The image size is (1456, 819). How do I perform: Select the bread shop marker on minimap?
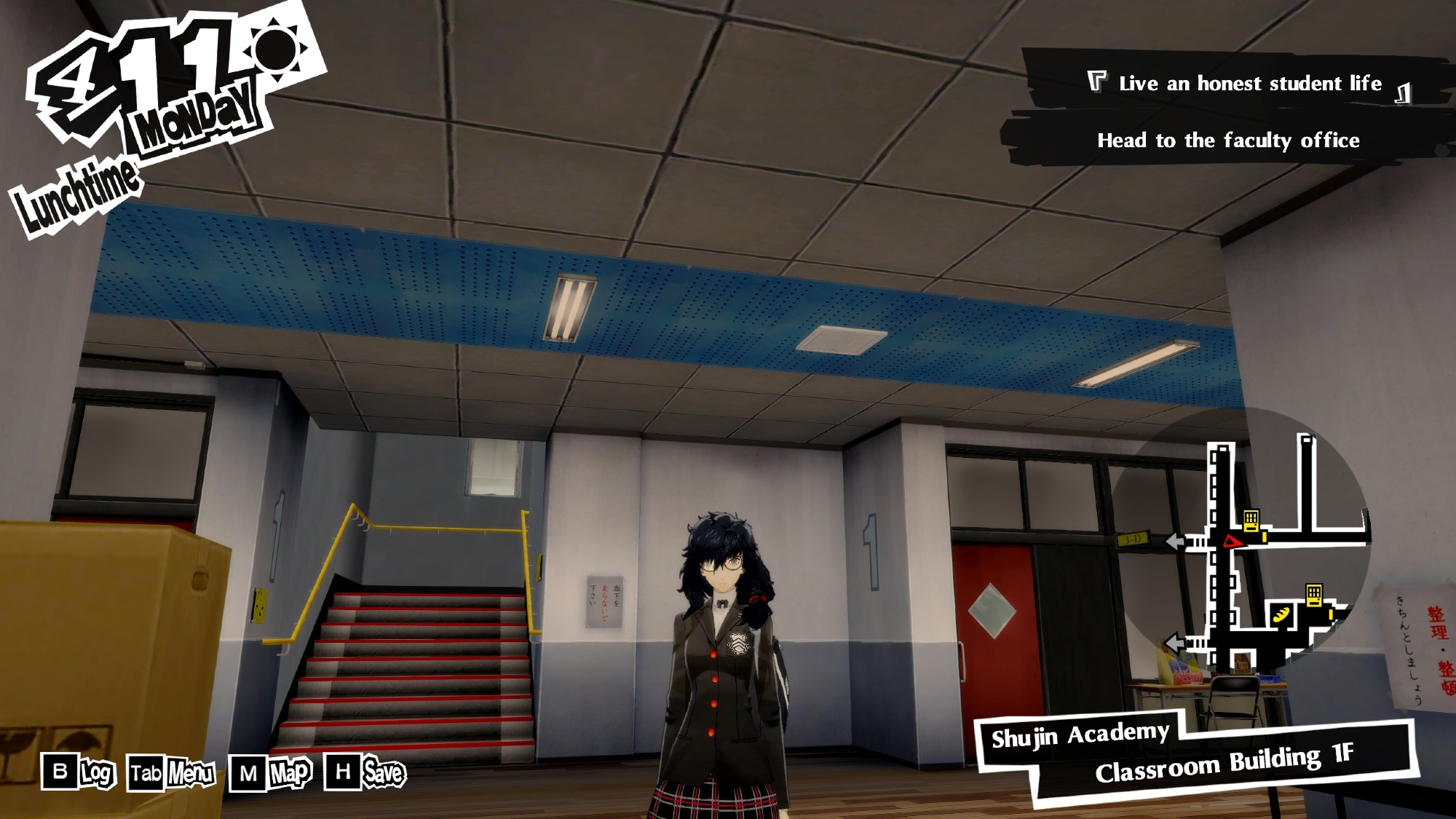(1282, 614)
